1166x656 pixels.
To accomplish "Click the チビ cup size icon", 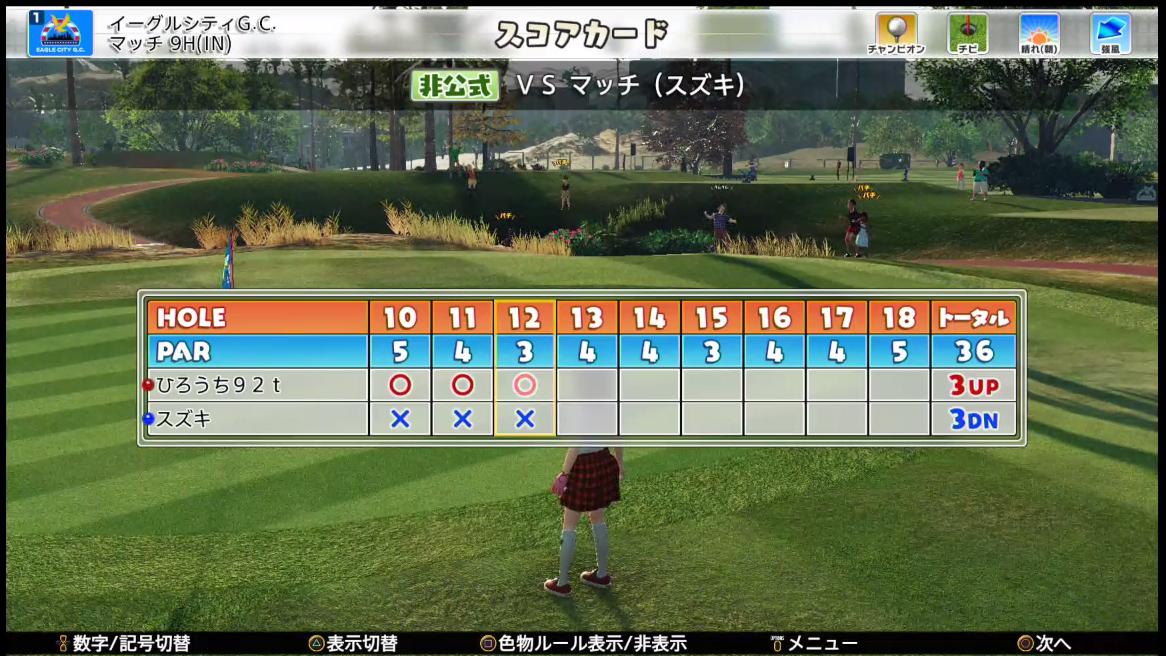I will pos(967,32).
